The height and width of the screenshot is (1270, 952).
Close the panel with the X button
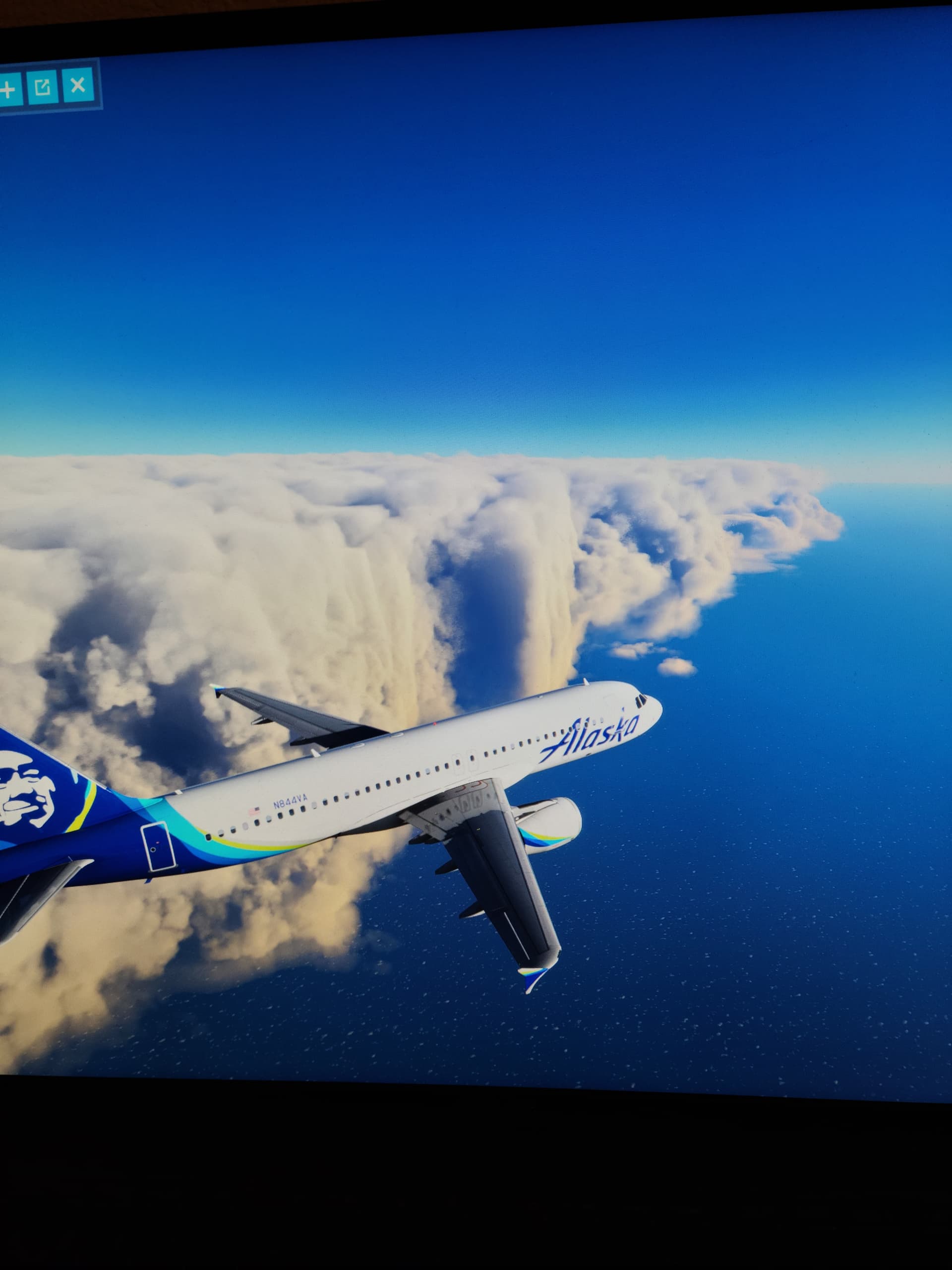click(77, 86)
